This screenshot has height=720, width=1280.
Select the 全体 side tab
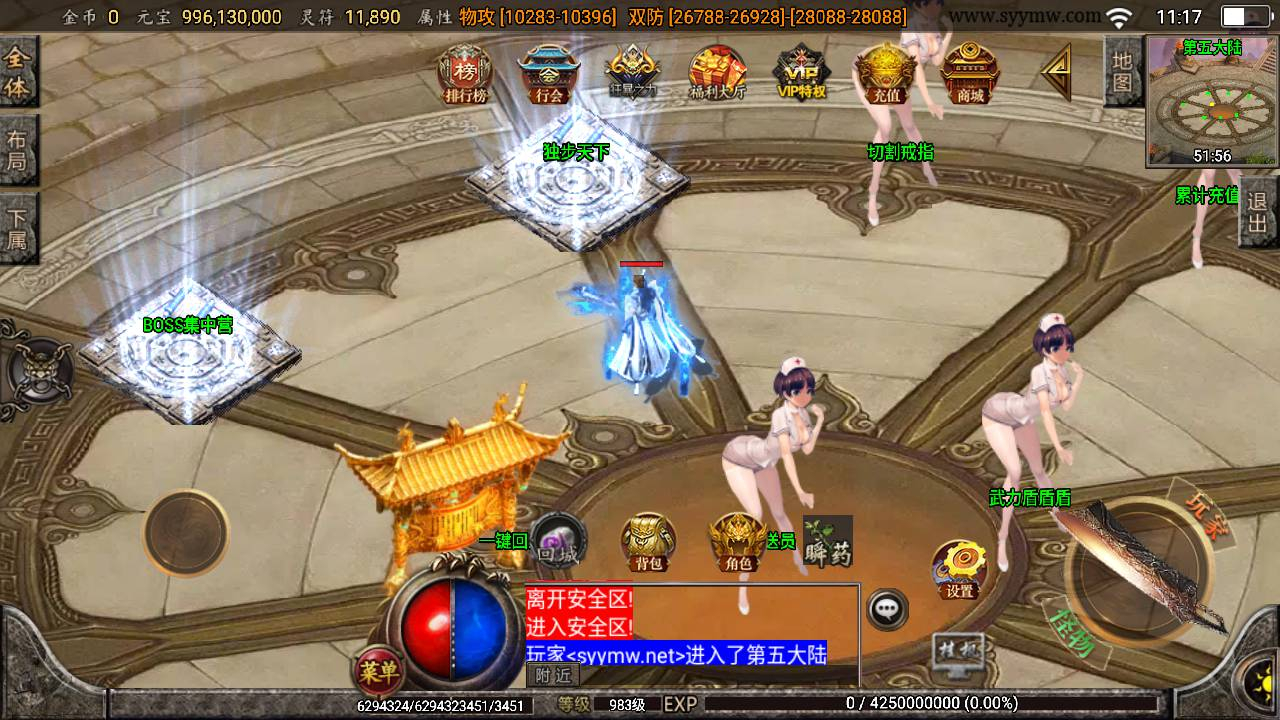coord(17,73)
